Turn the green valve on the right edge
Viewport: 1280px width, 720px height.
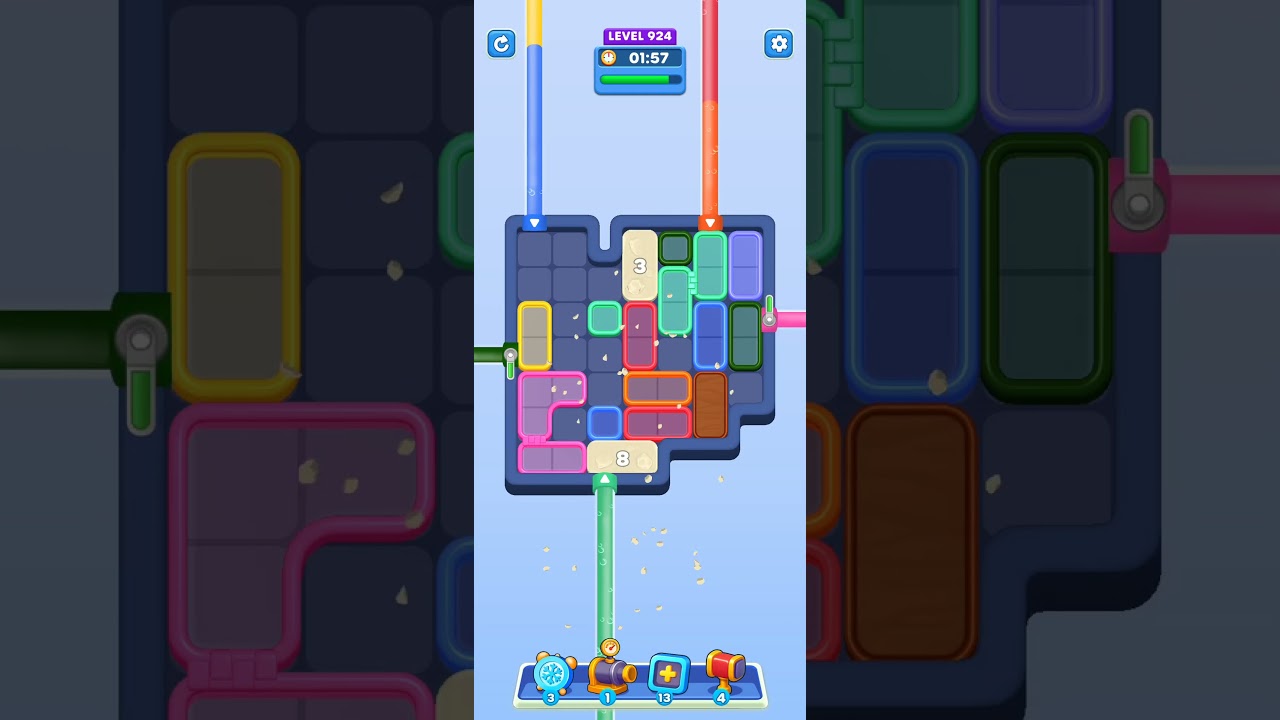[770, 305]
